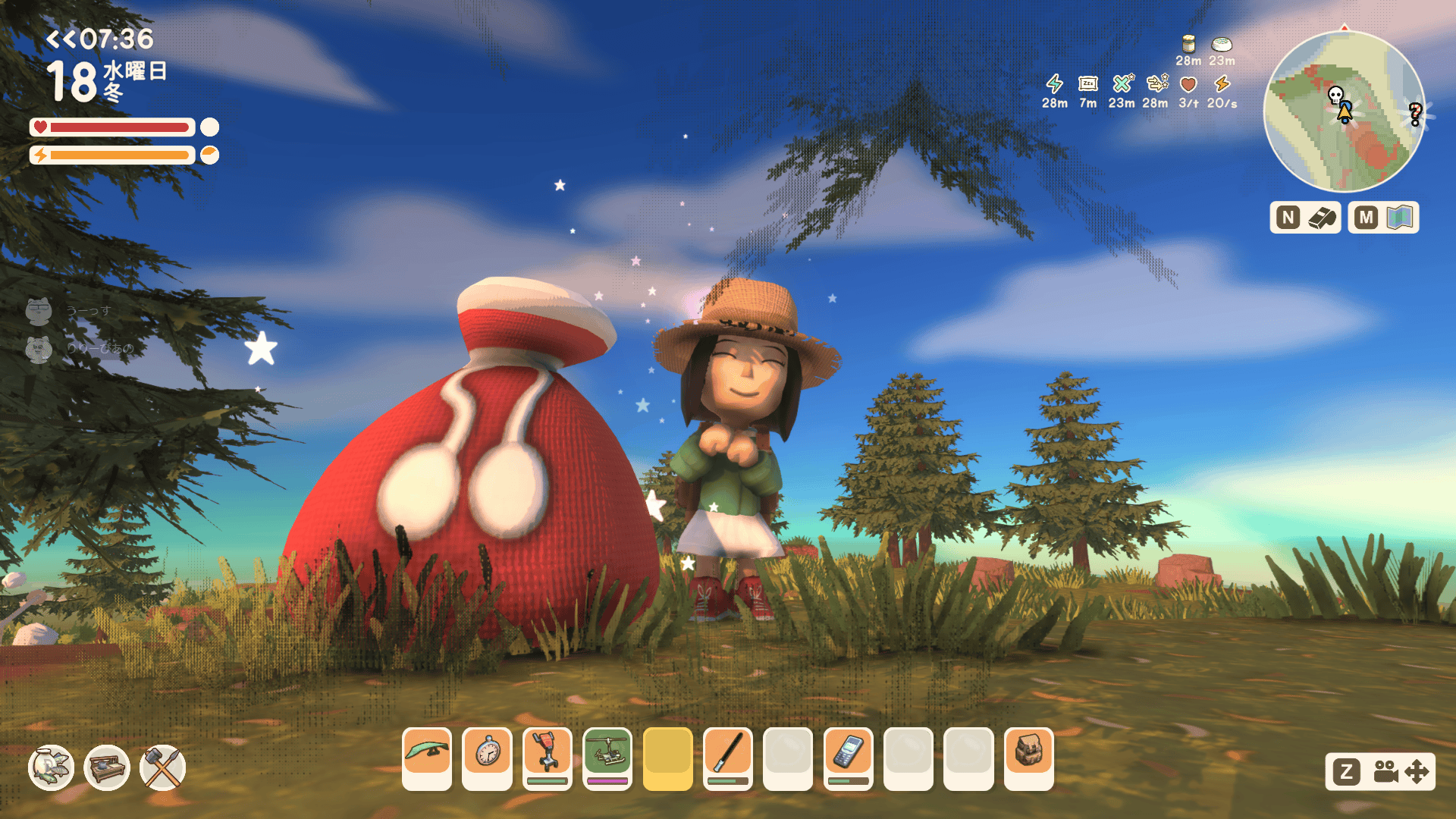Image resolution: width=1456 pixels, height=819 pixels.
Task: Select the highlighted yellow empty slot
Action: tap(667, 758)
